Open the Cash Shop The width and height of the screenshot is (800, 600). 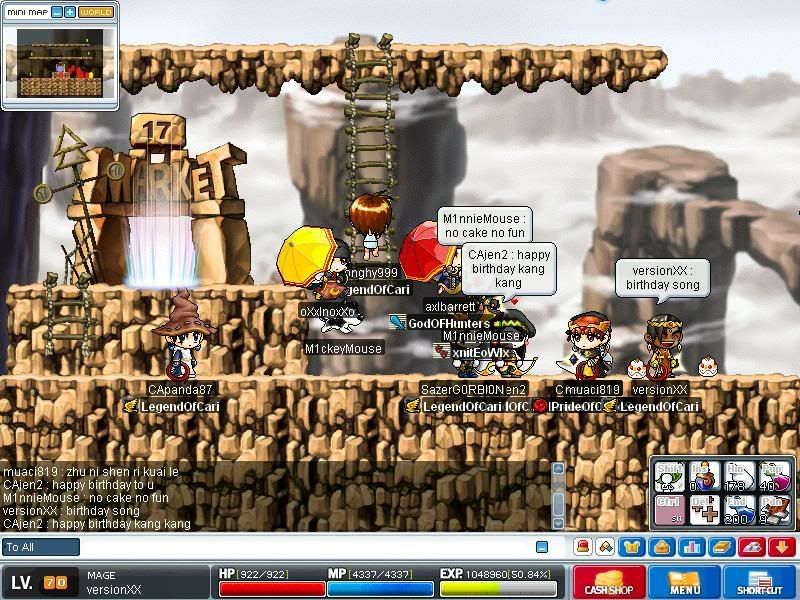(608, 581)
